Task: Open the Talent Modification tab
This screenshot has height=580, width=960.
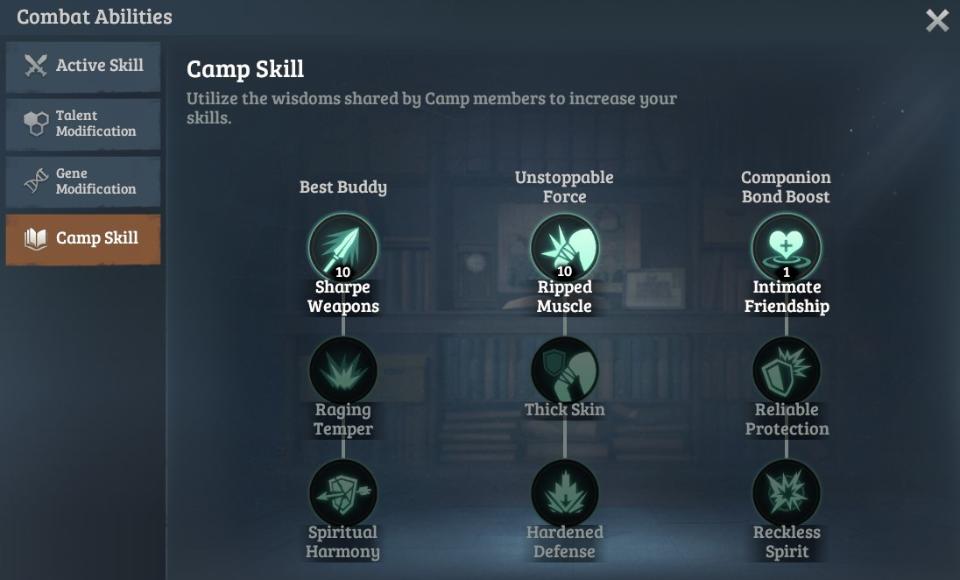Action: click(x=83, y=124)
